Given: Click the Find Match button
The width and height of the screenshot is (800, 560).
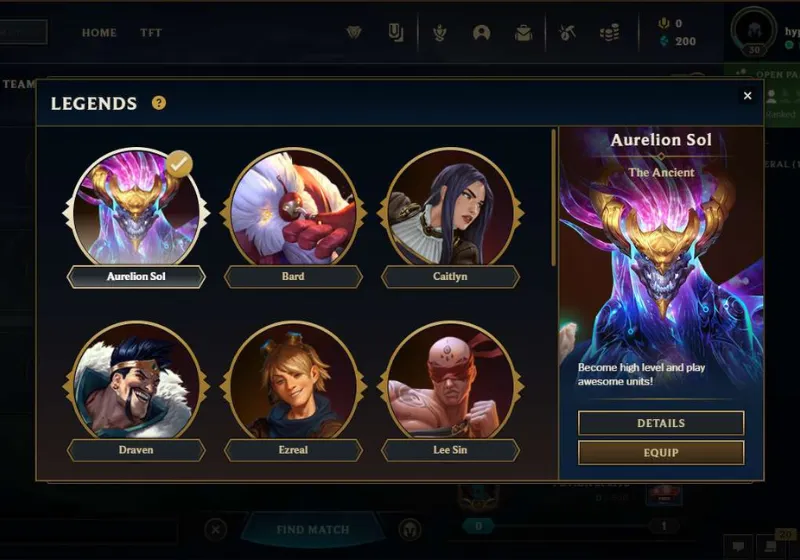Looking at the screenshot, I should tap(311, 529).
